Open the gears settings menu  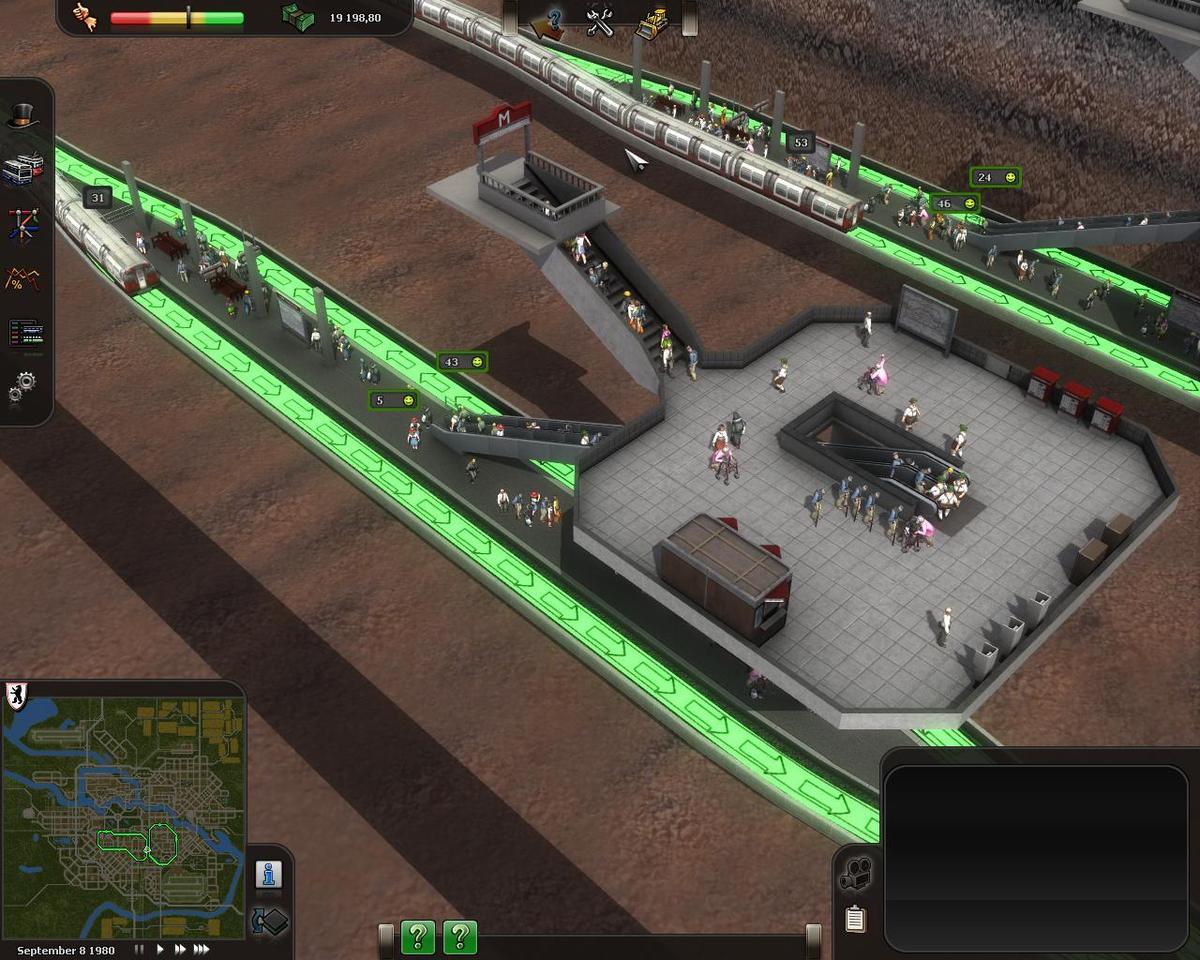[x=23, y=386]
